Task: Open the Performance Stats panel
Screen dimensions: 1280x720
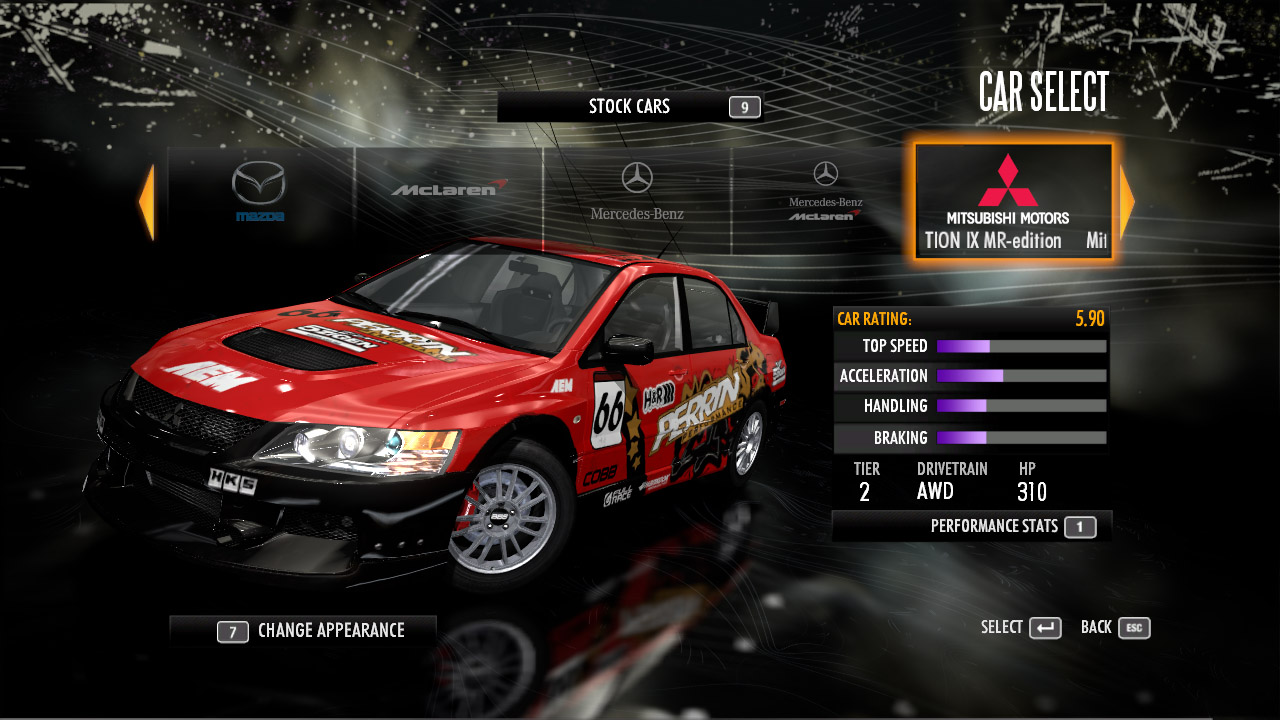Action: click(x=971, y=526)
